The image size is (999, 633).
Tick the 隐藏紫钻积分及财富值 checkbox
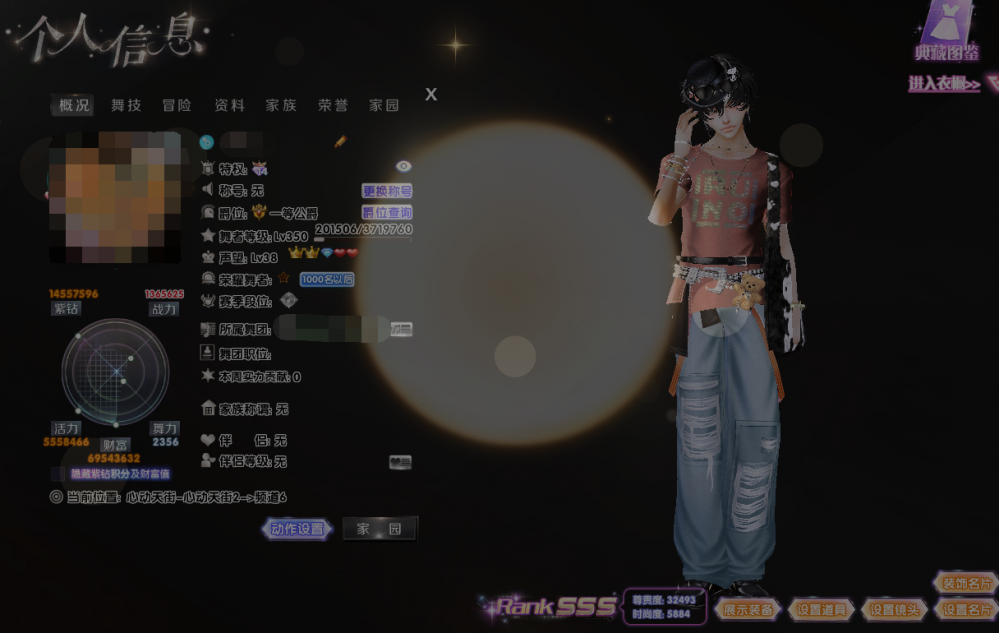pos(57,474)
